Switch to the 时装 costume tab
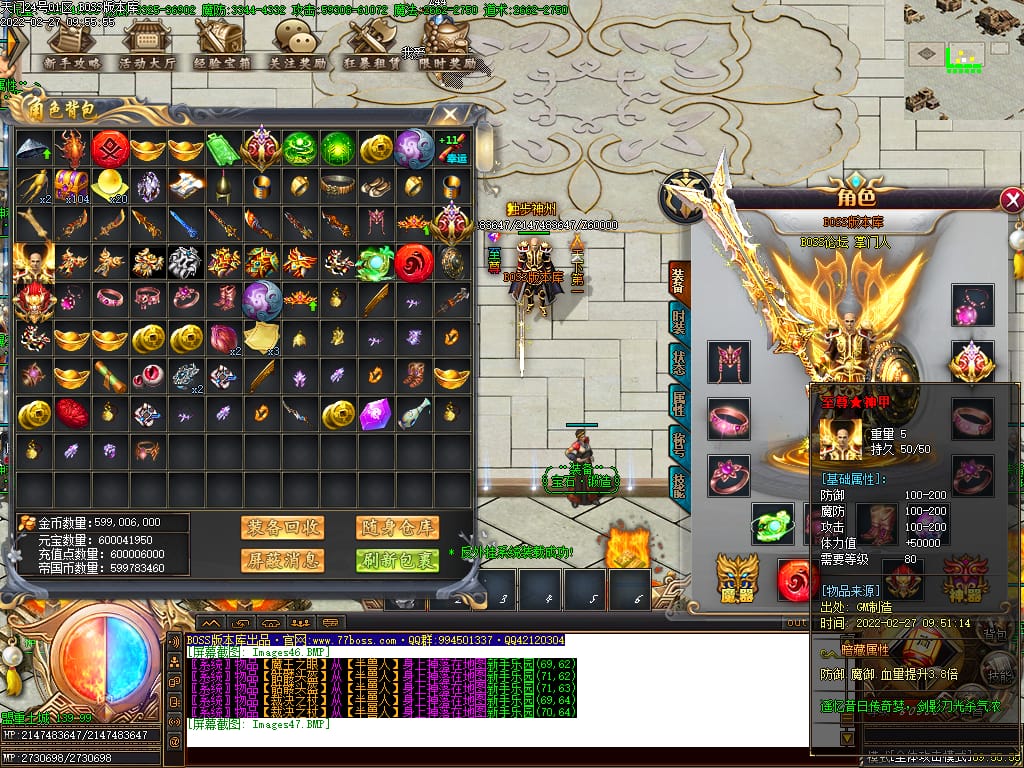Screen dimensions: 1024x768 coord(678,323)
